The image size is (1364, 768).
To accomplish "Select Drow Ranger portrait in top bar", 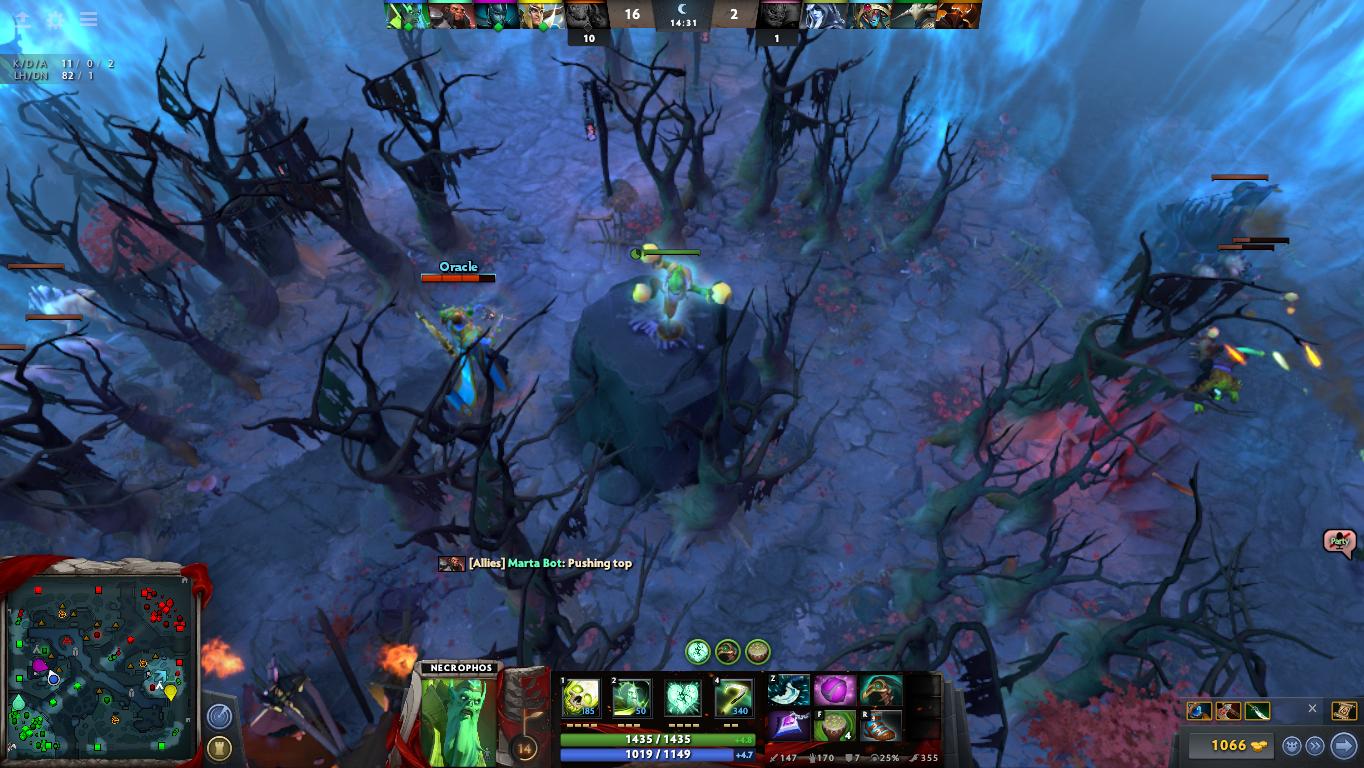I will 825,15.
